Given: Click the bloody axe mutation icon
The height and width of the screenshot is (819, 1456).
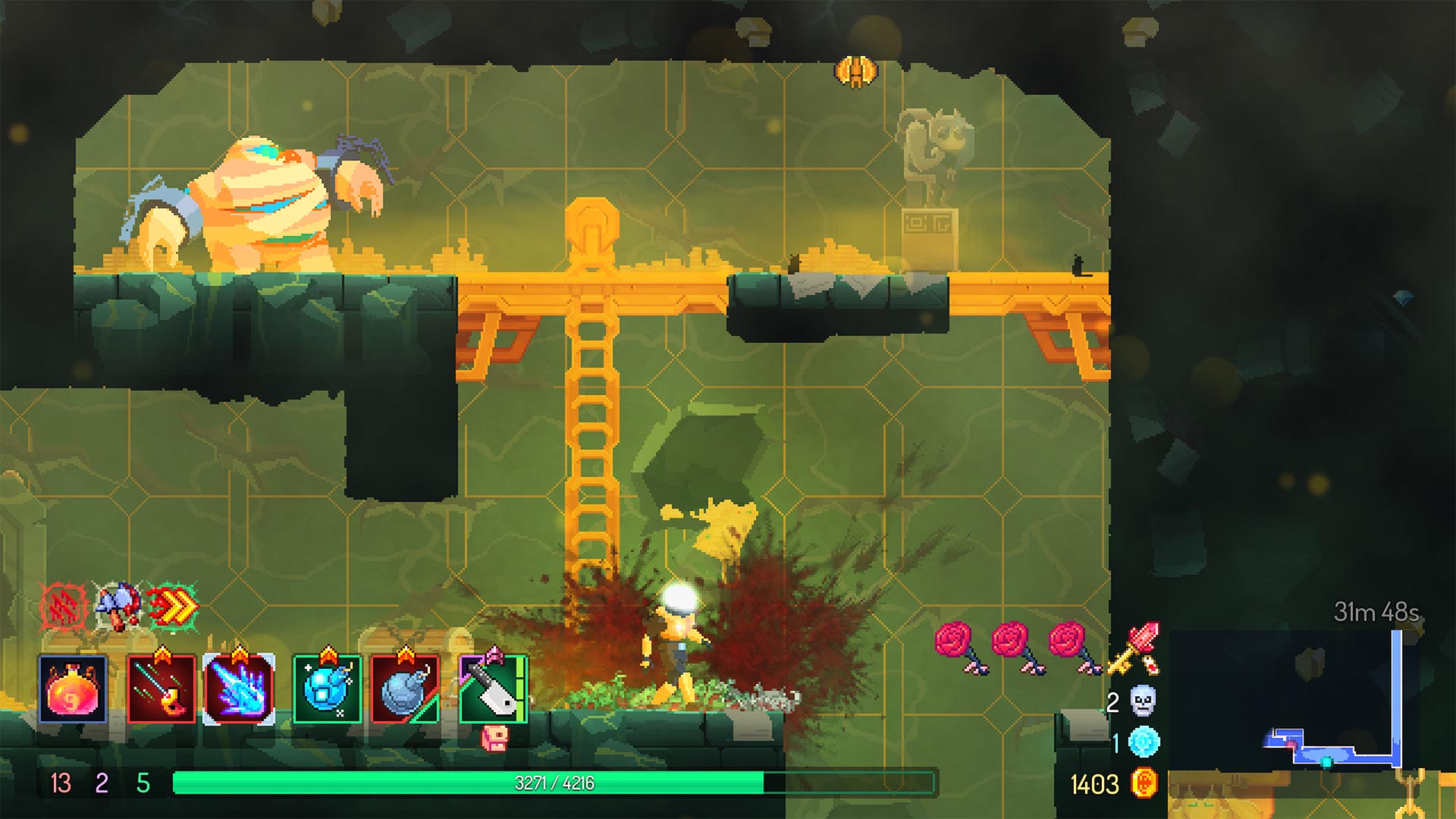Looking at the screenshot, I should click(118, 607).
